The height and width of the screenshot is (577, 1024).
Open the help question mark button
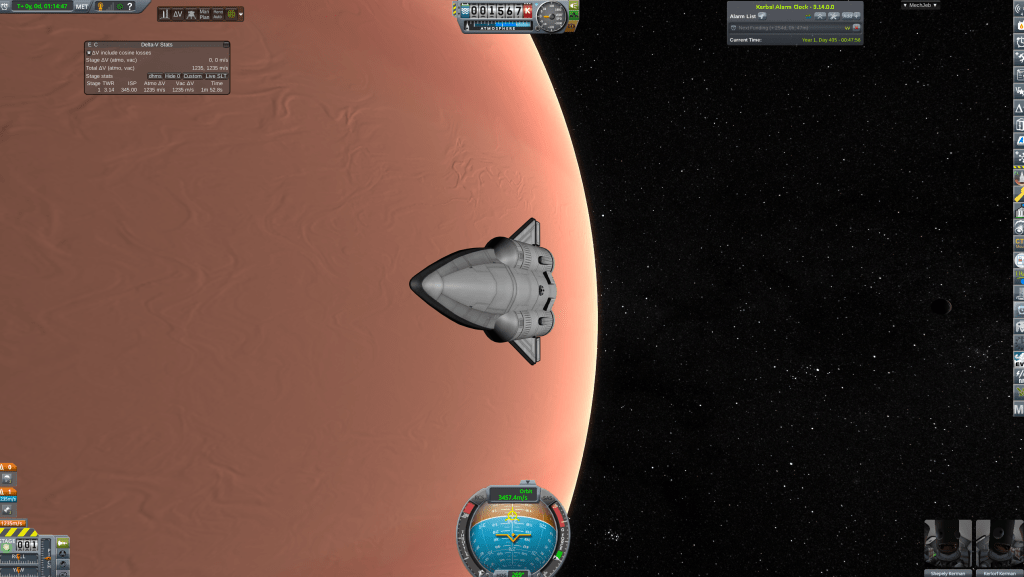tap(129, 6)
